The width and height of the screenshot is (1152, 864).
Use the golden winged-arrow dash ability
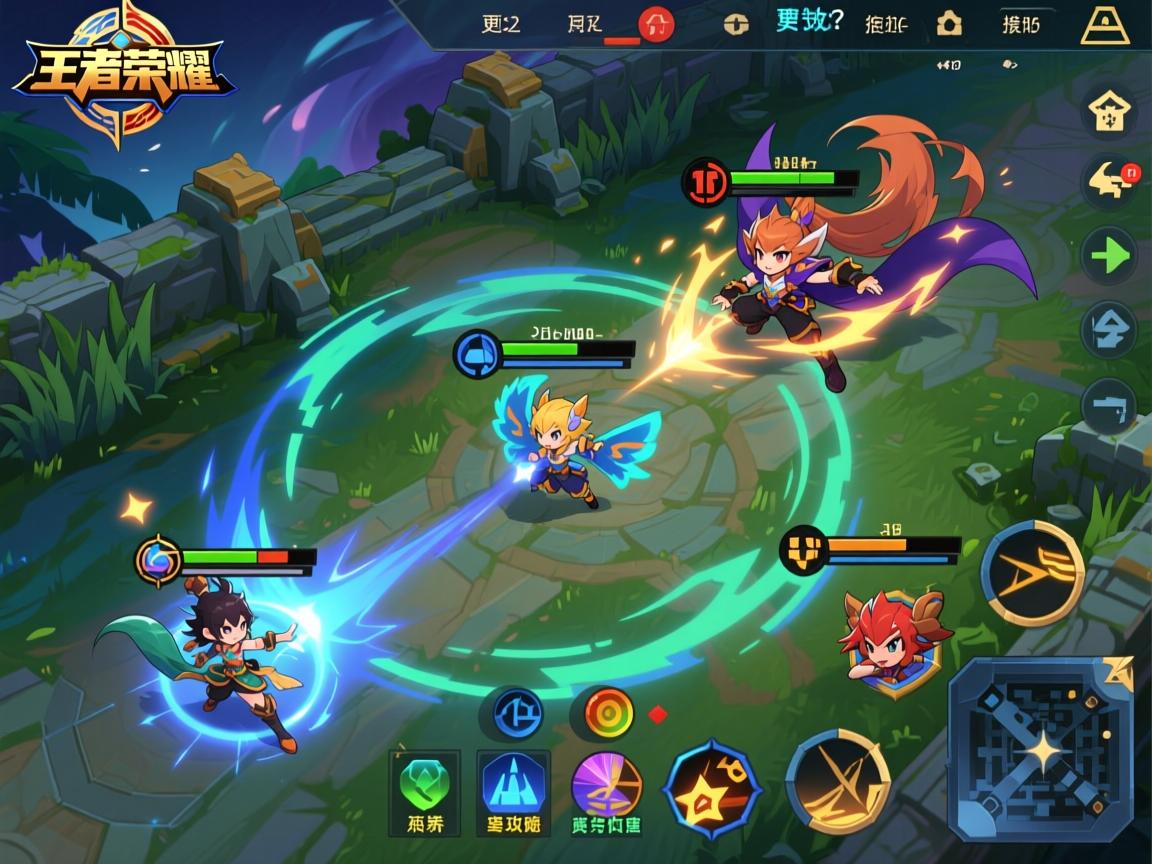[1032, 573]
